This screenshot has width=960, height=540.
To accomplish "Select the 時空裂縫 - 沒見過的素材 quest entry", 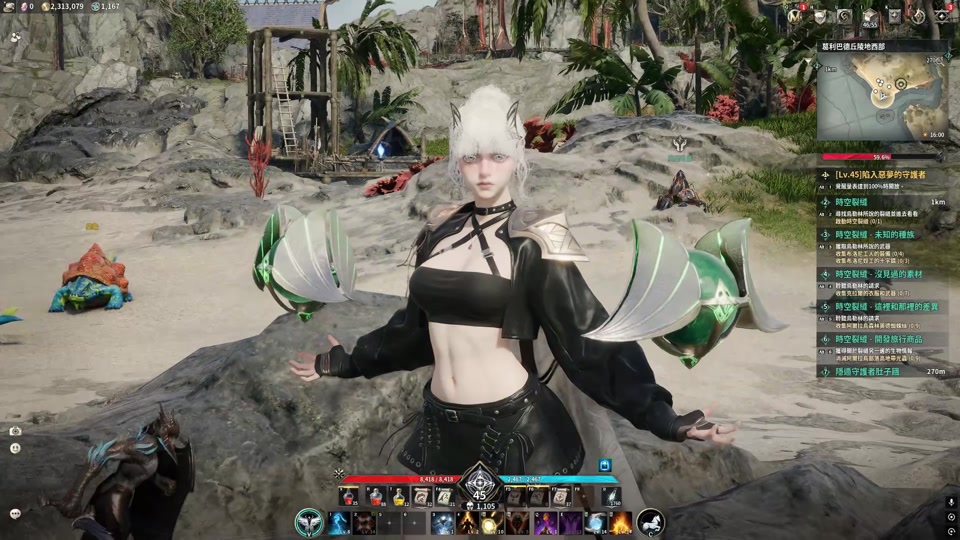I will [x=880, y=271].
